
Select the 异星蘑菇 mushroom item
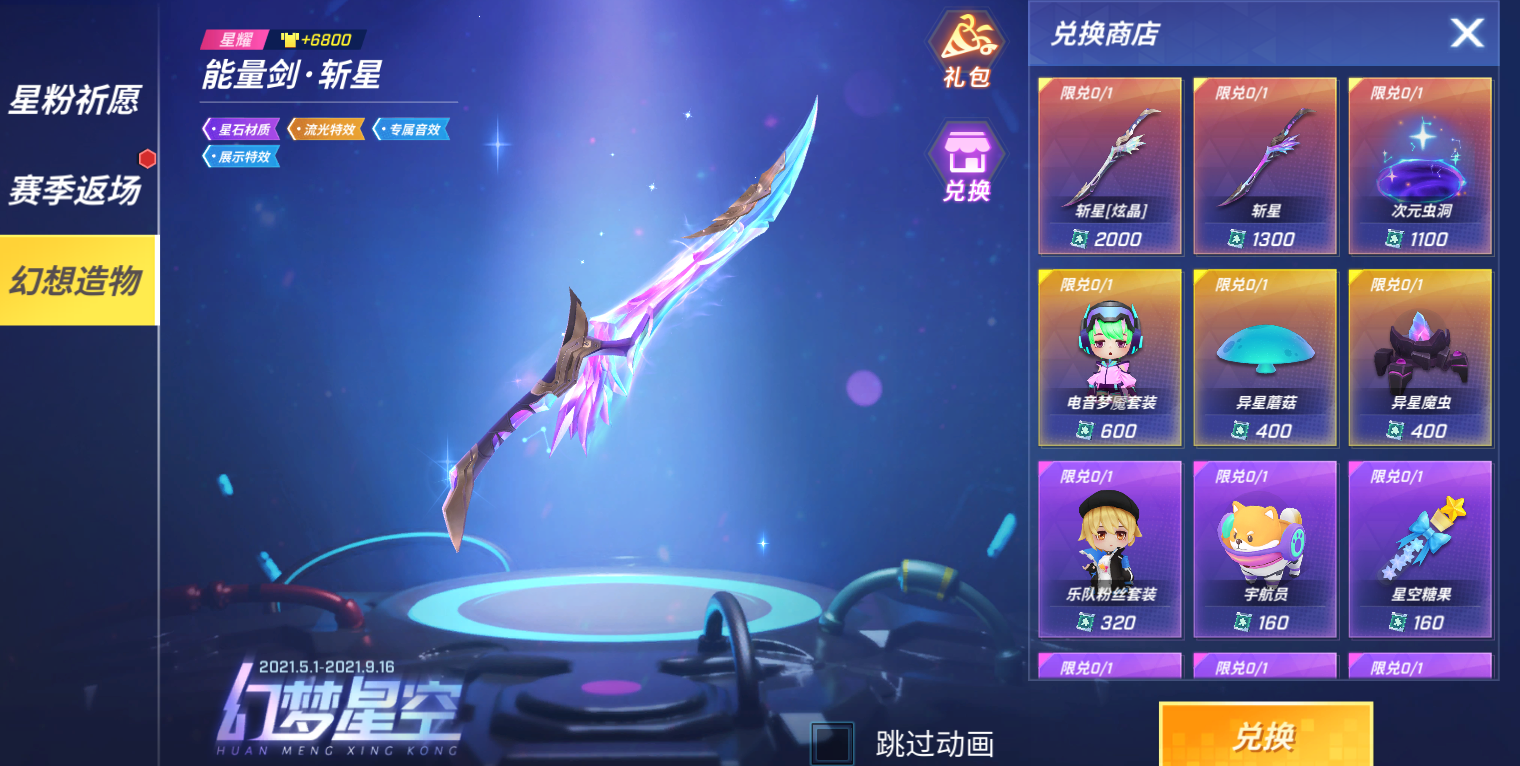pos(1265,355)
